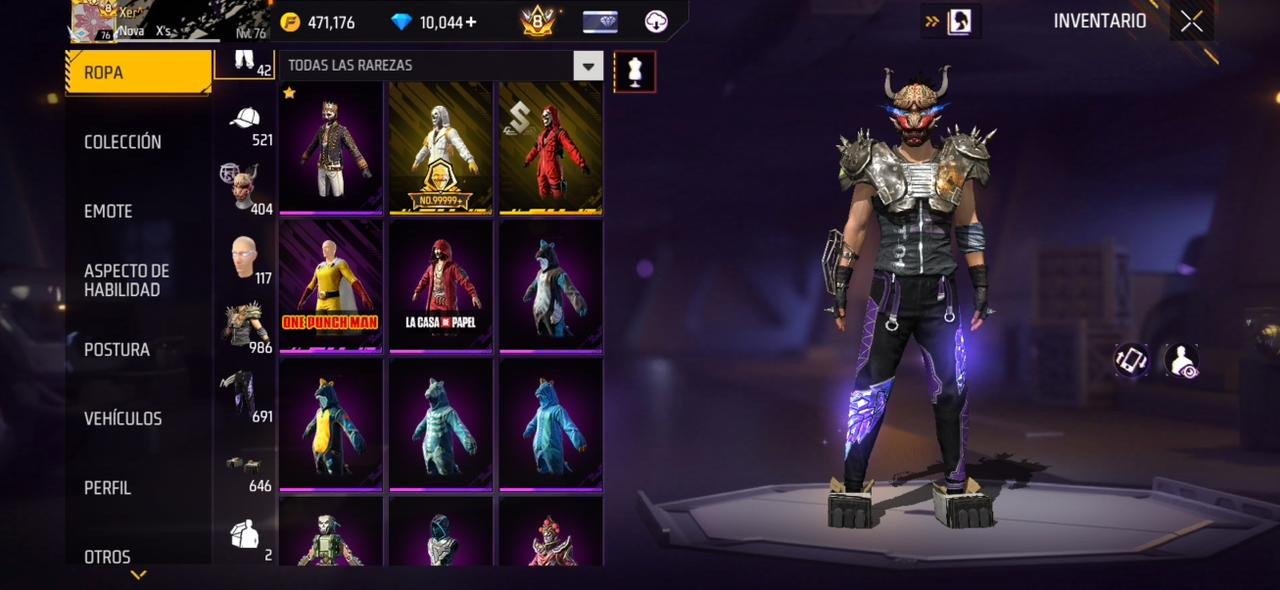Image resolution: width=1280 pixels, height=590 pixels.
Task: Toggle the character view eye icon
Action: 1182,361
